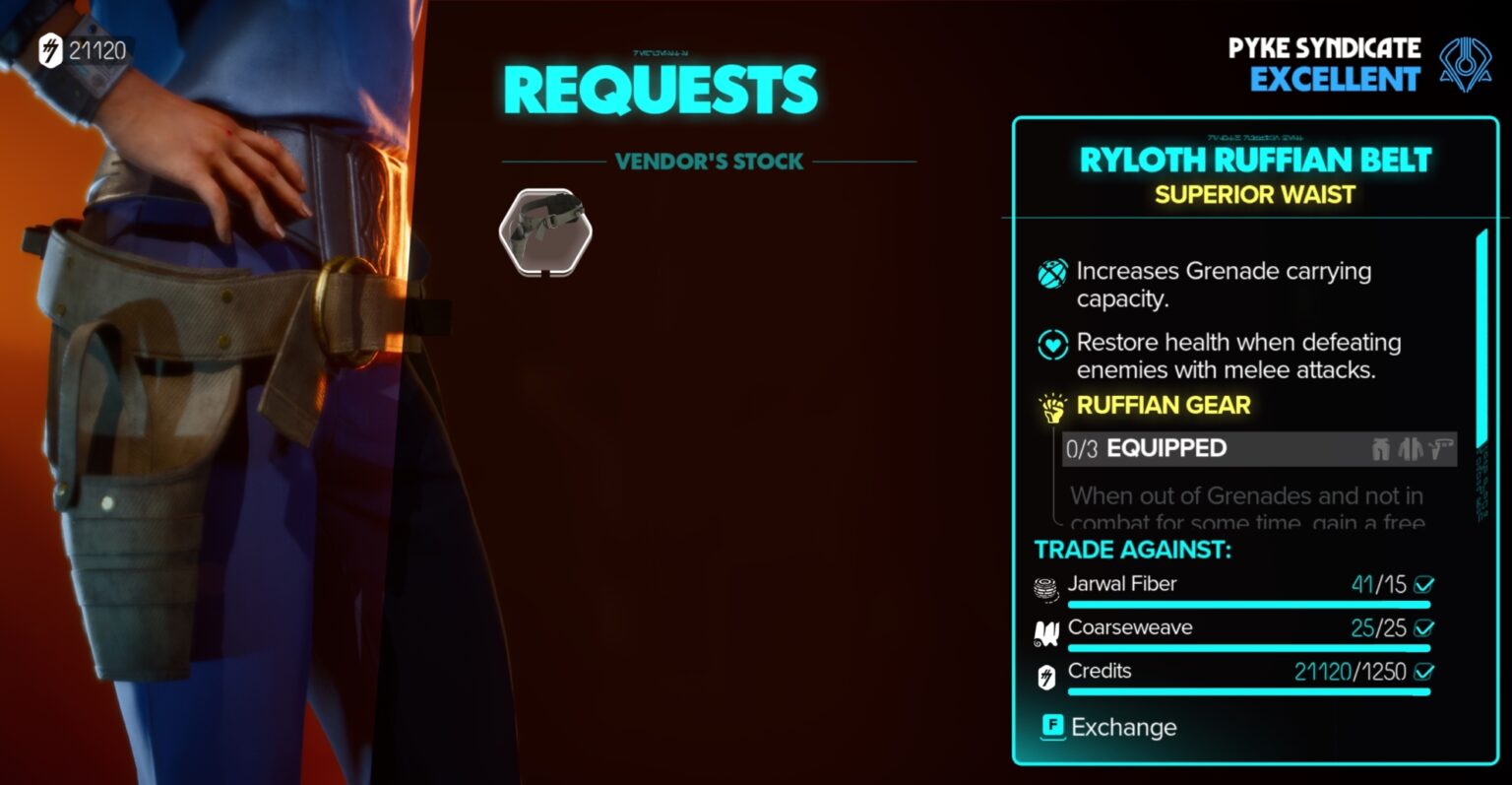Select the belt item hexagonal thumbnail
Viewport: 1512px width, 785px height.
pyautogui.click(x=547, y=233)
